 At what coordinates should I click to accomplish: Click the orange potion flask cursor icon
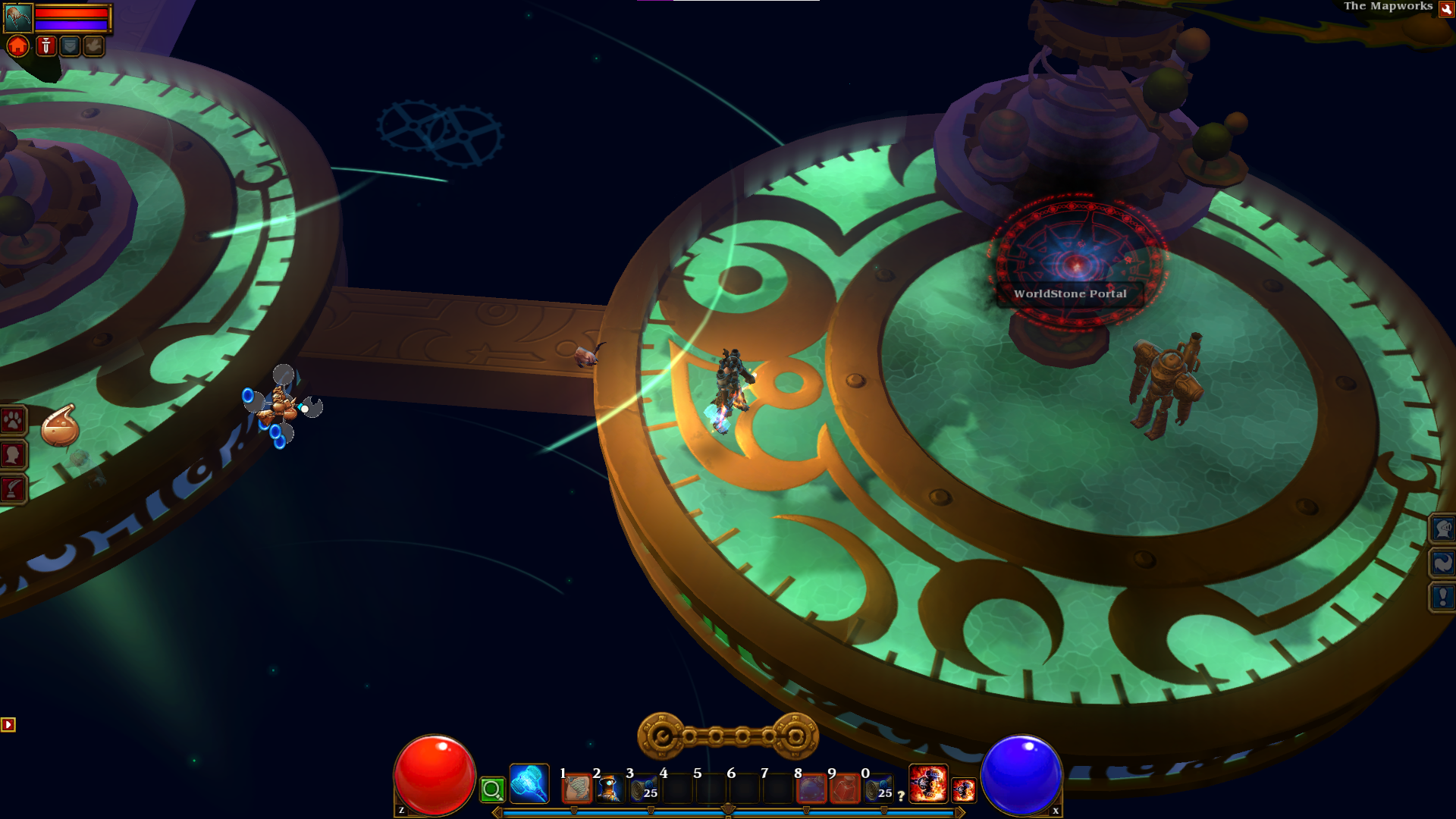60,426
